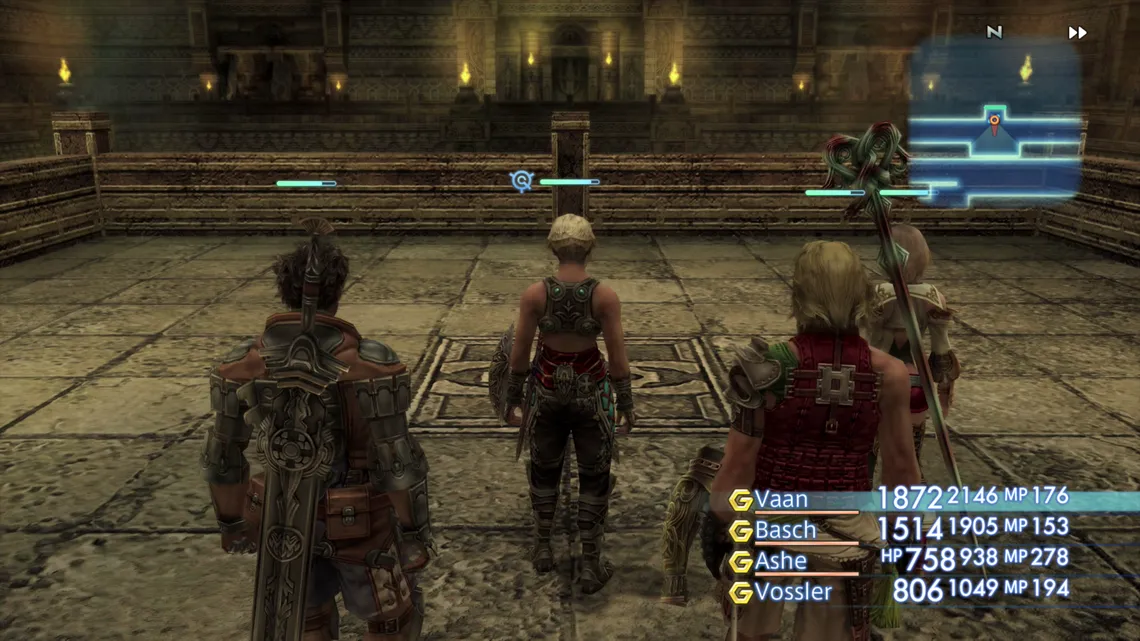Select Vaan in the party list
Screen dimensions: 1140x641
click(782, 499)
